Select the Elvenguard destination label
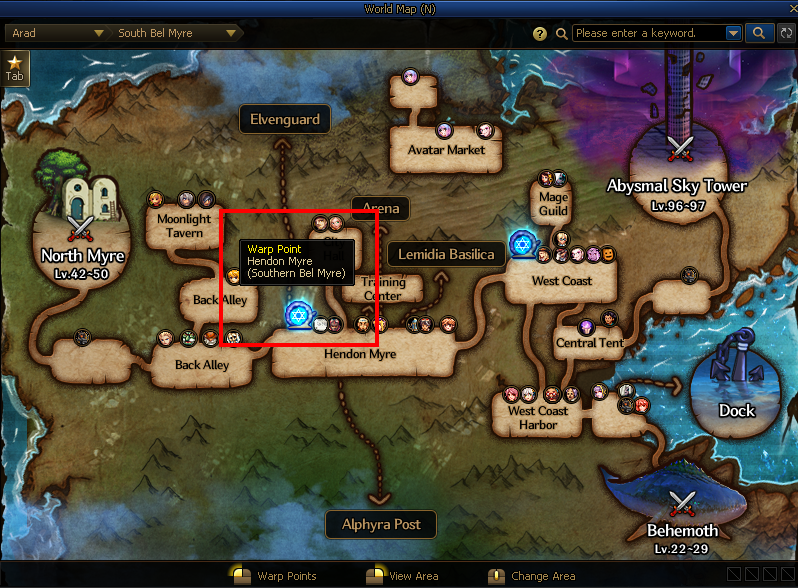This screenshot has height=588, width=798. coord(285,119)
